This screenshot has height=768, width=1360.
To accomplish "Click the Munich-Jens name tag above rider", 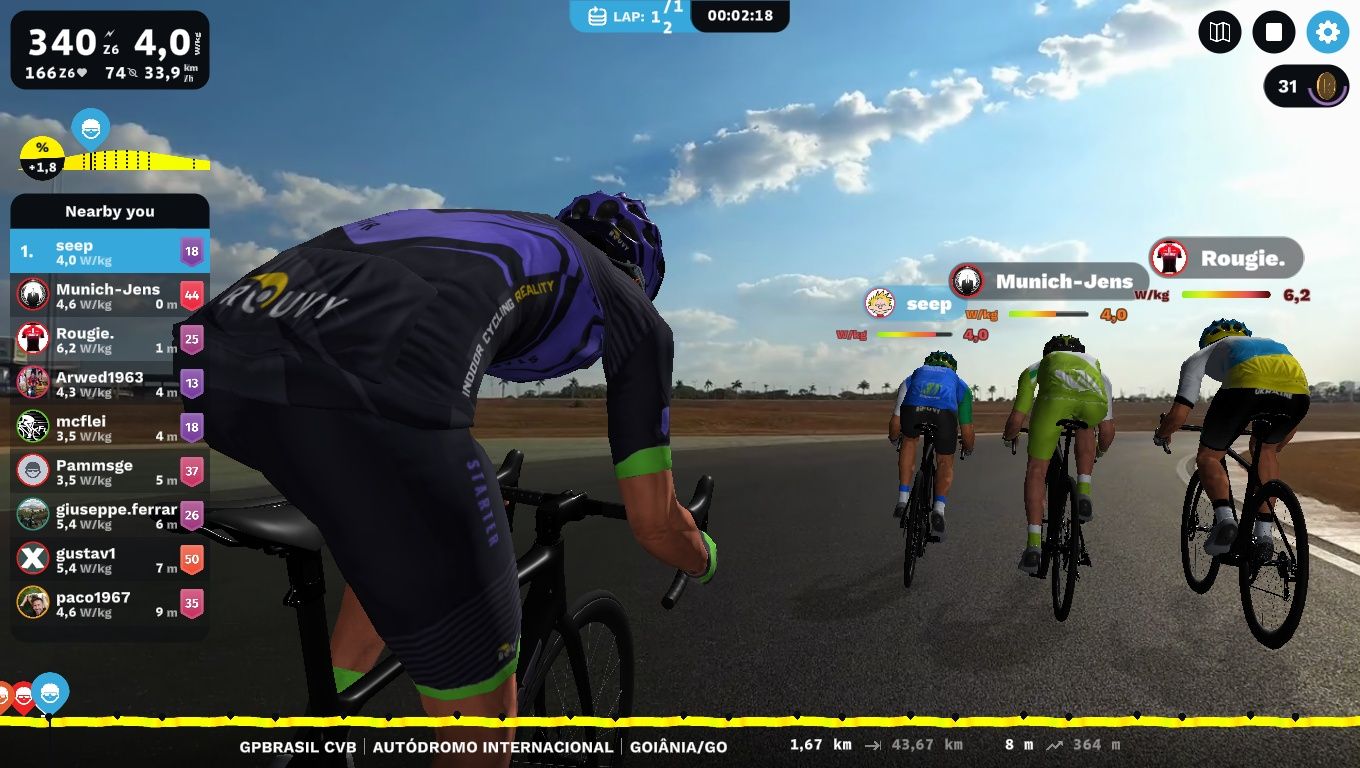I will pos(1047,282).
